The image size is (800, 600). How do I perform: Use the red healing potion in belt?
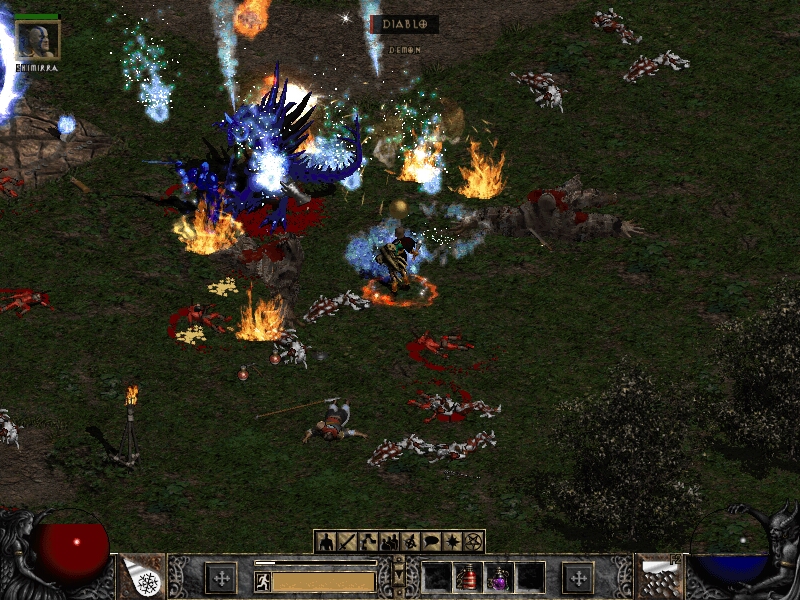pyautogui.click(x=469, y=577)
